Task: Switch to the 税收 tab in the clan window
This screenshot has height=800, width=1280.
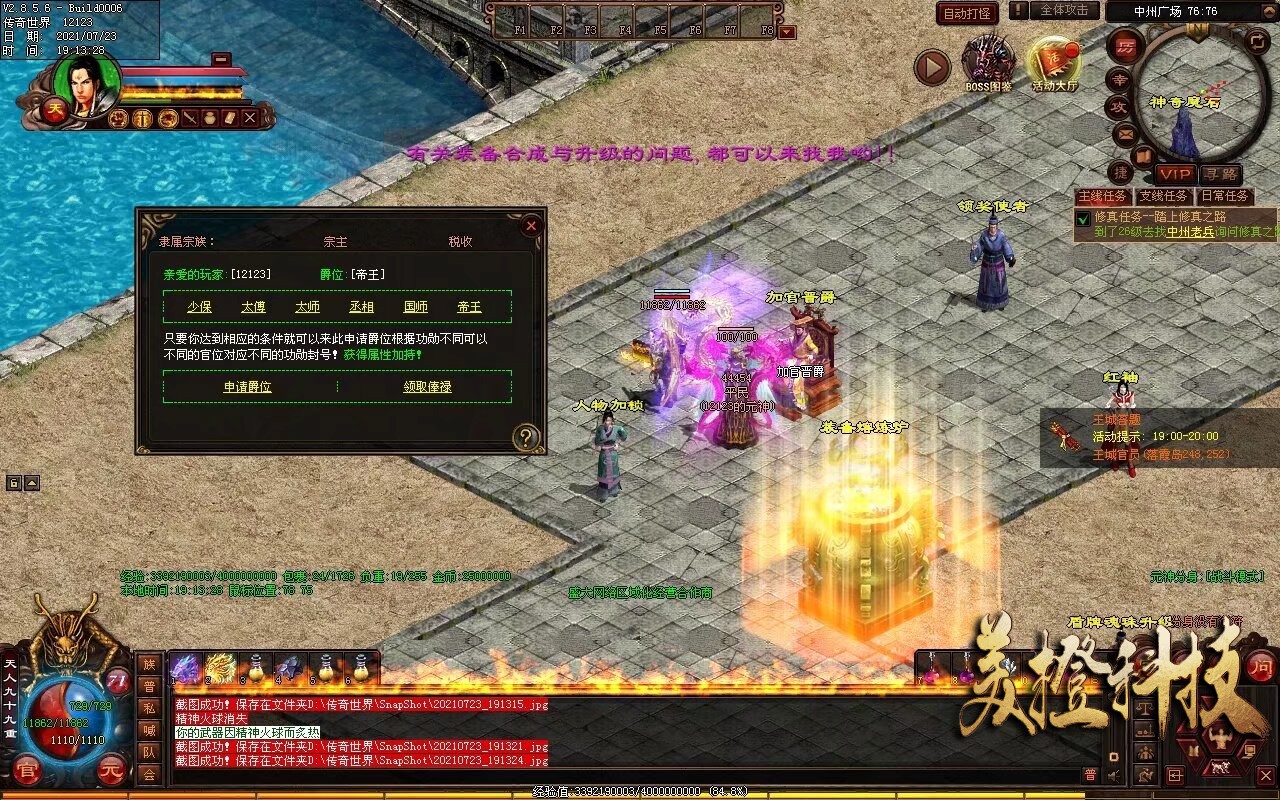Action: [x=459, y=241]
